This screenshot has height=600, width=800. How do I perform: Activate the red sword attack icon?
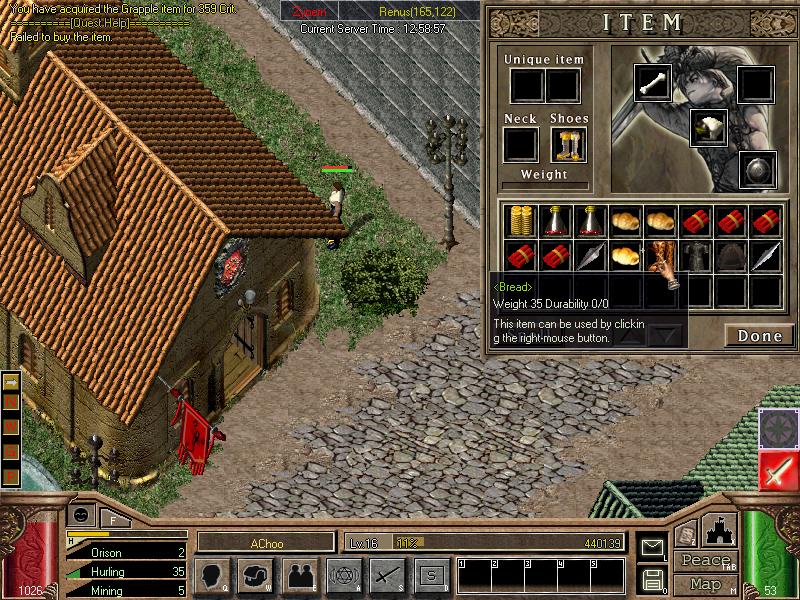778,470
